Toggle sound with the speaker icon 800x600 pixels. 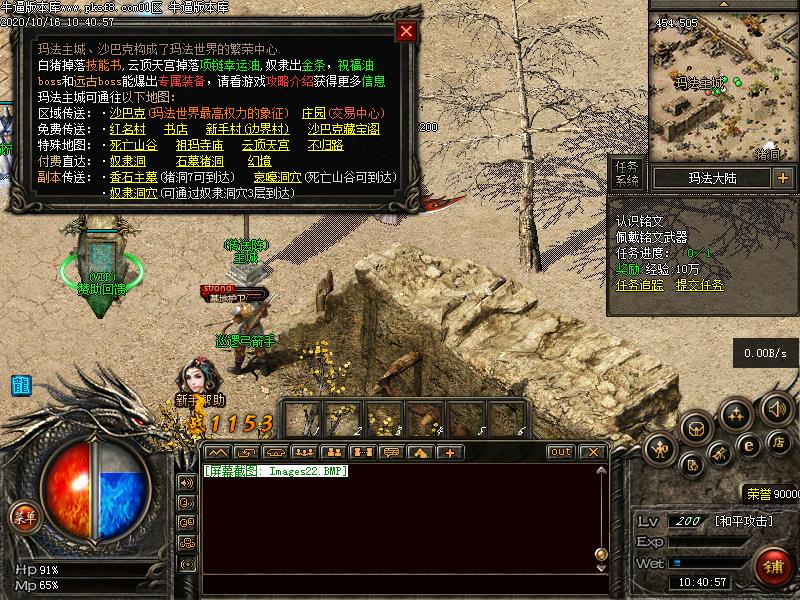click(x=776, y=408)
